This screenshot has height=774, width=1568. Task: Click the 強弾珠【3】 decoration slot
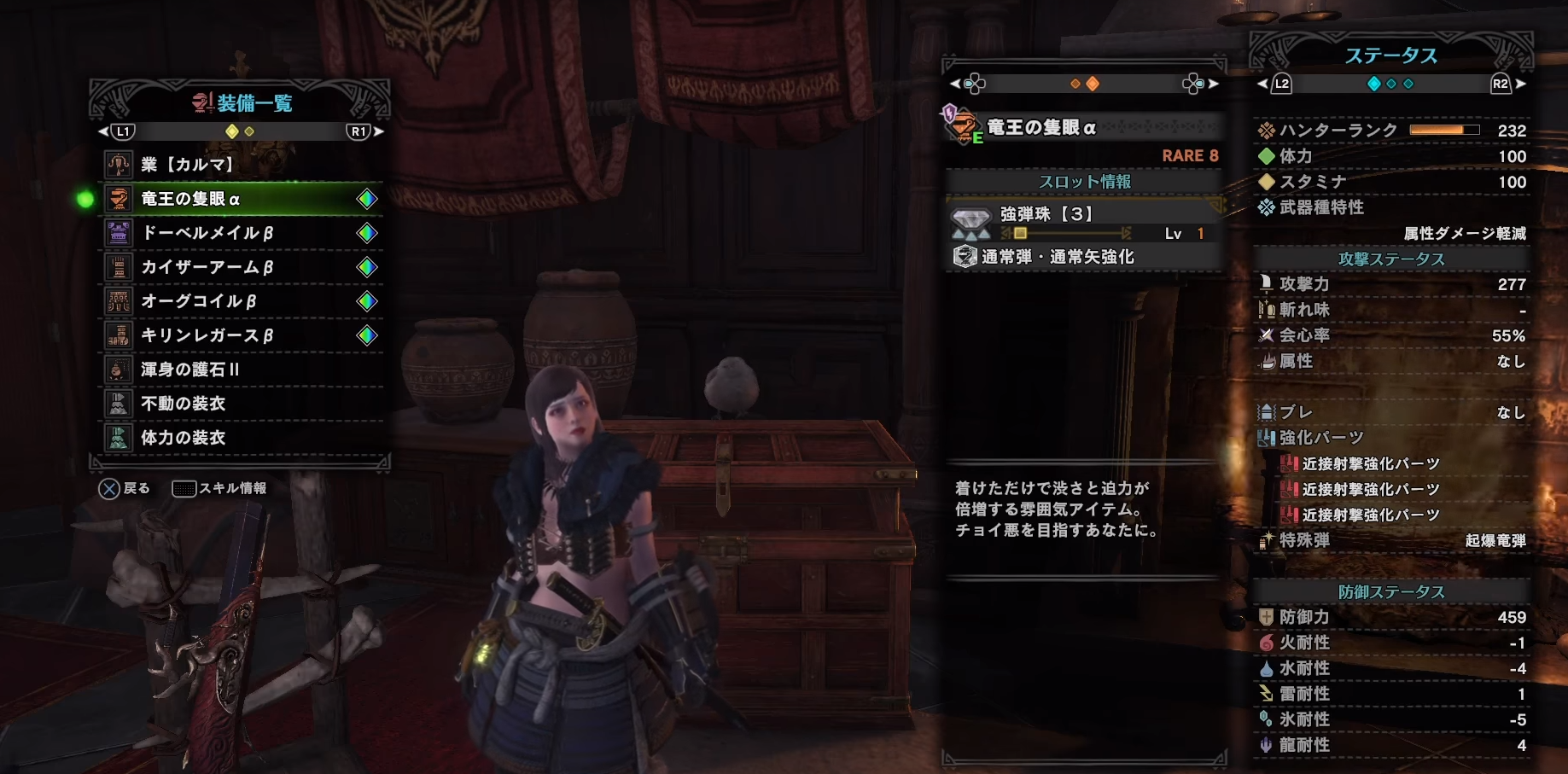click(x=1084, y=221)
